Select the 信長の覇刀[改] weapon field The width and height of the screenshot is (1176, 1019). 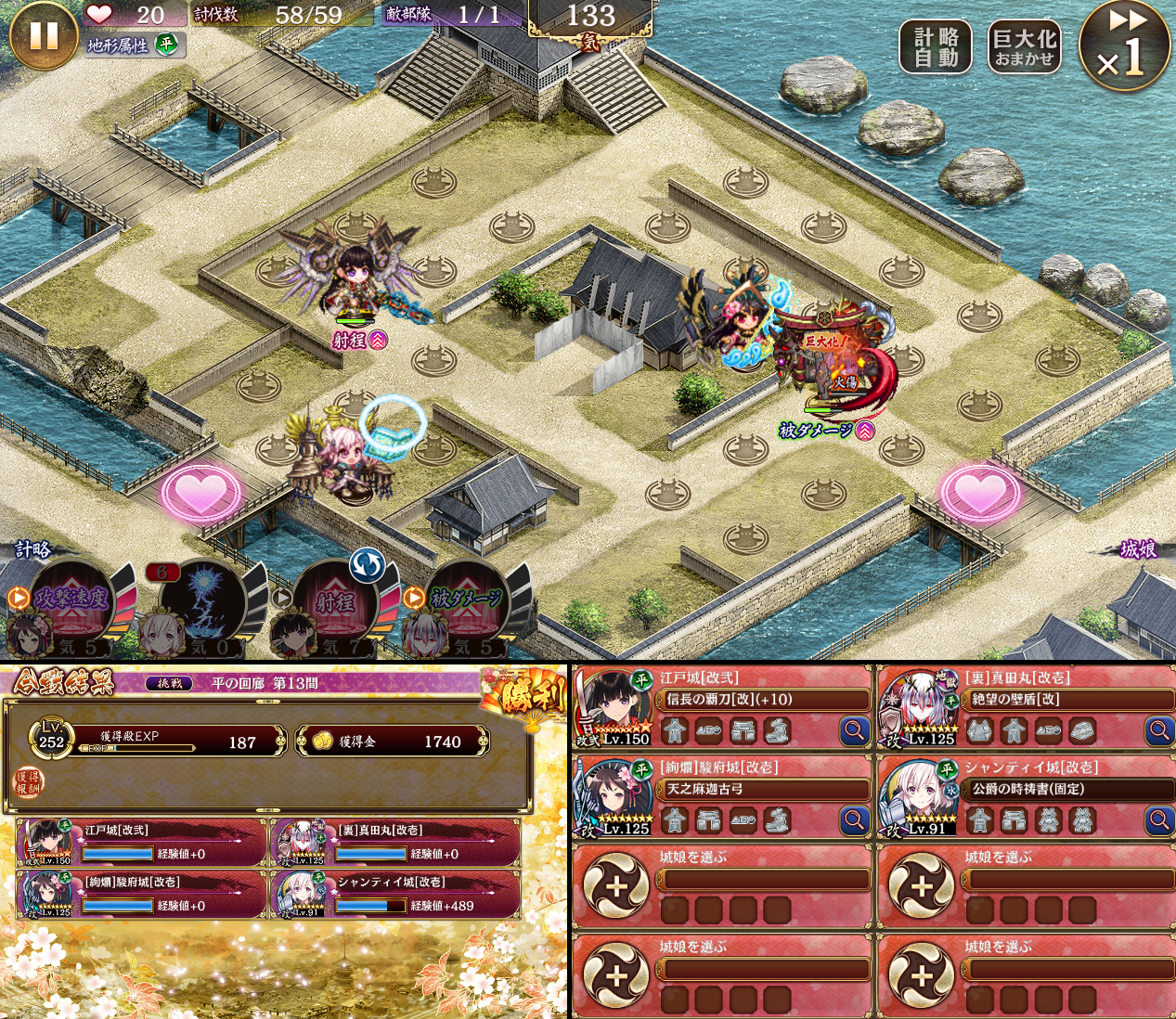click(x=763, y=700)
